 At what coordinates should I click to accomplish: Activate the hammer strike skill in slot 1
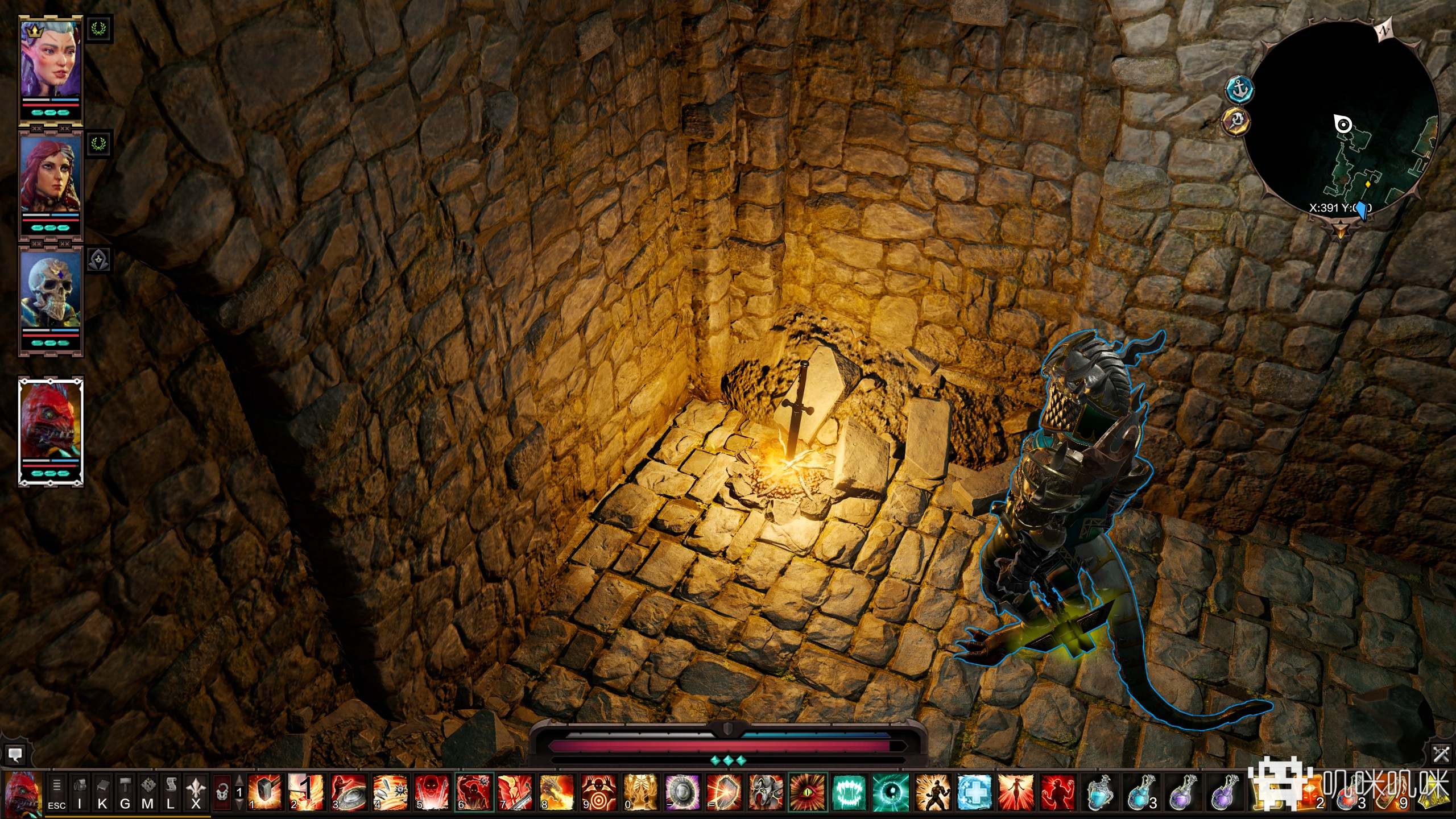click(265, 792)
